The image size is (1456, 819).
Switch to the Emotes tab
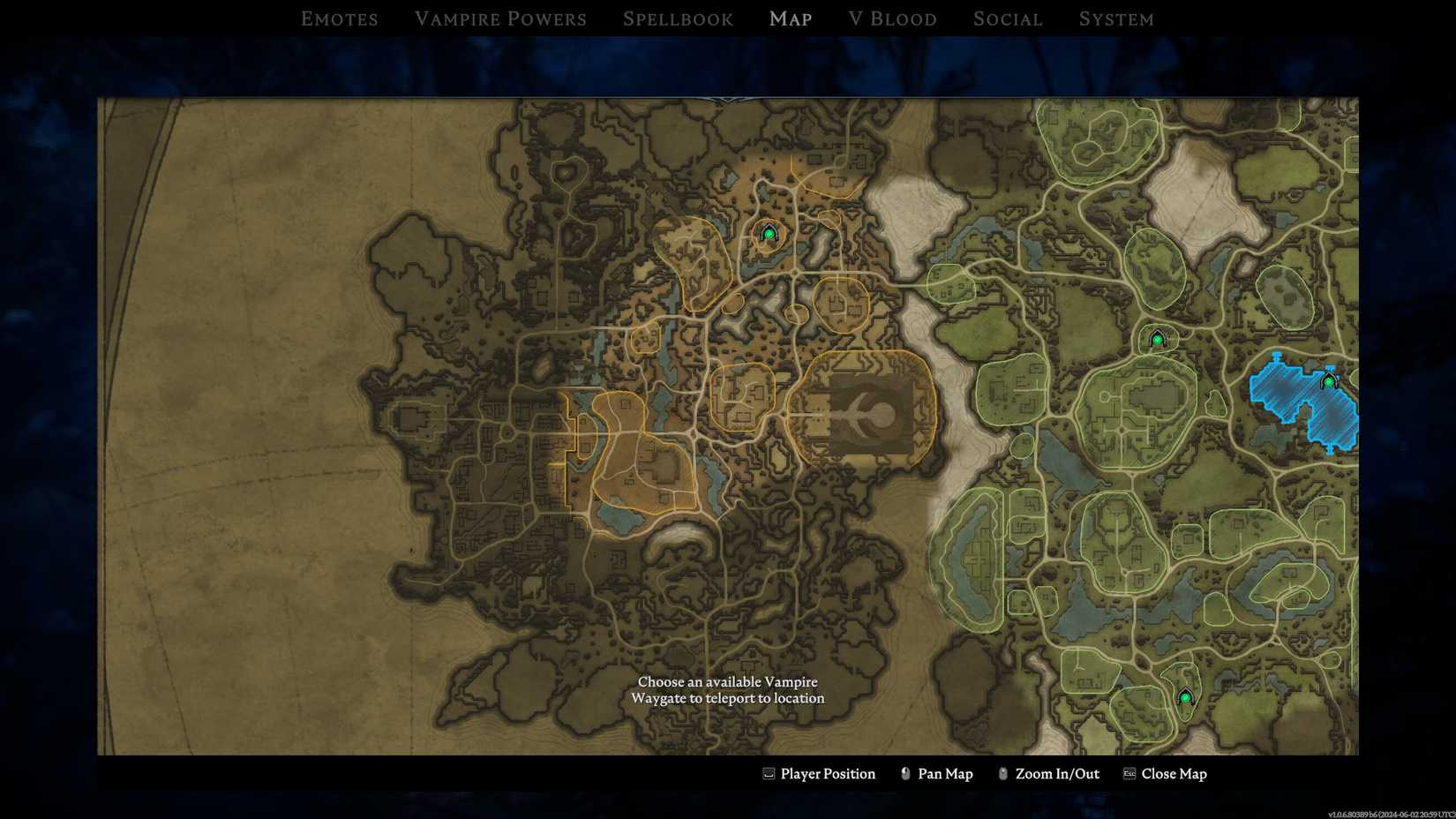(339, 19)
